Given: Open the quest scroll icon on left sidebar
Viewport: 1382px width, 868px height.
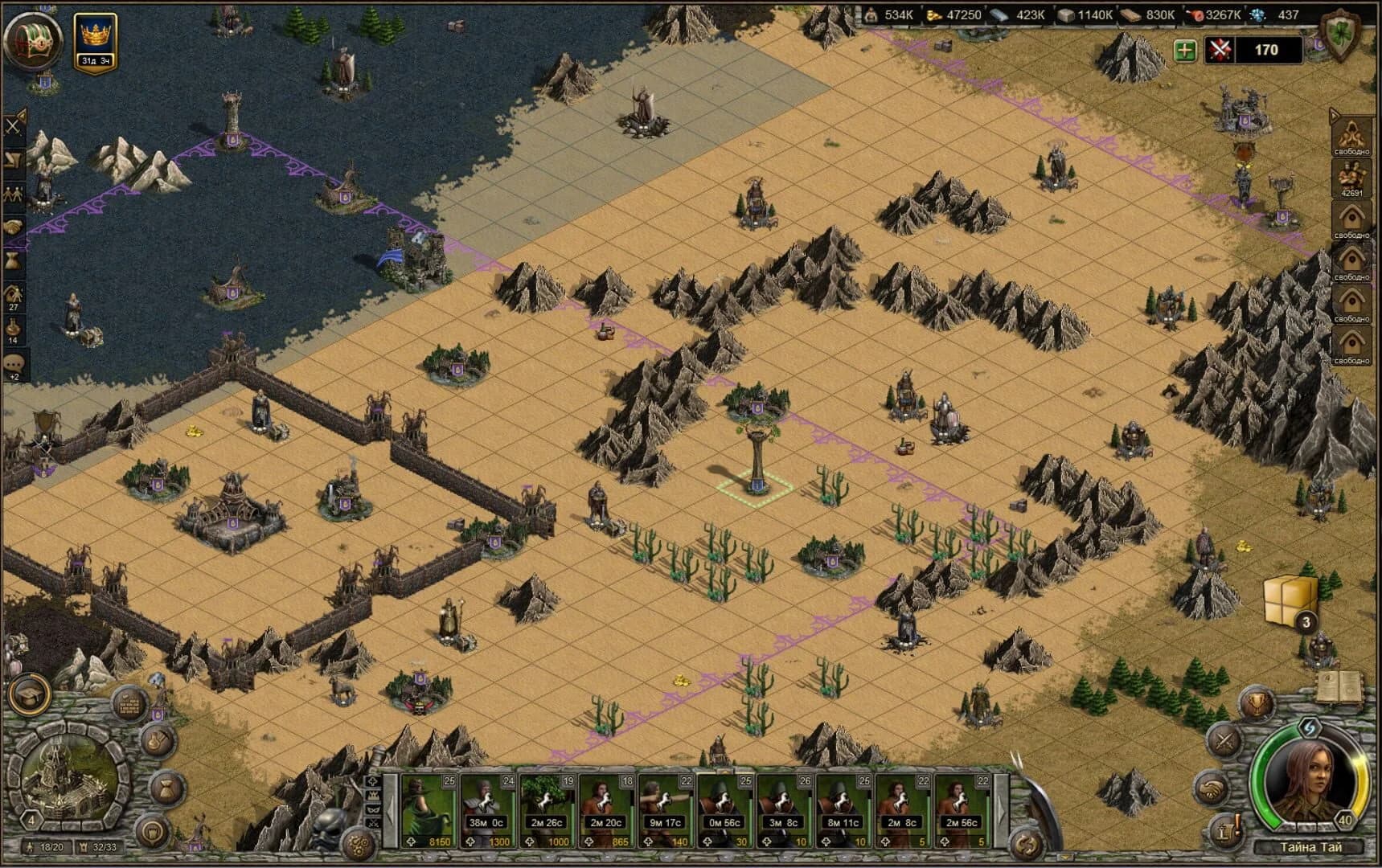Looking at the screenshot, I should tap(12, 159).
